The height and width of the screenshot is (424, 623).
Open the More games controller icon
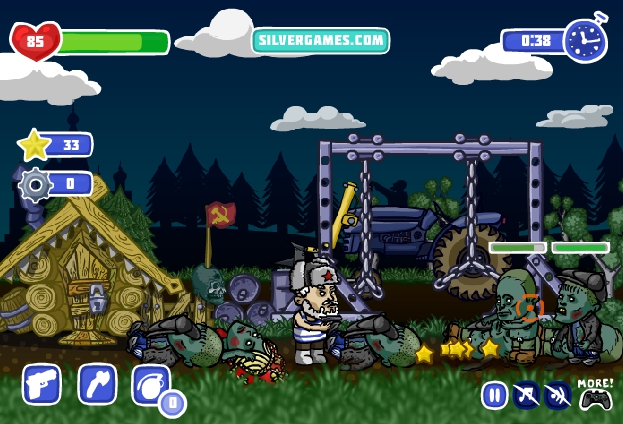tap(596, 396)
